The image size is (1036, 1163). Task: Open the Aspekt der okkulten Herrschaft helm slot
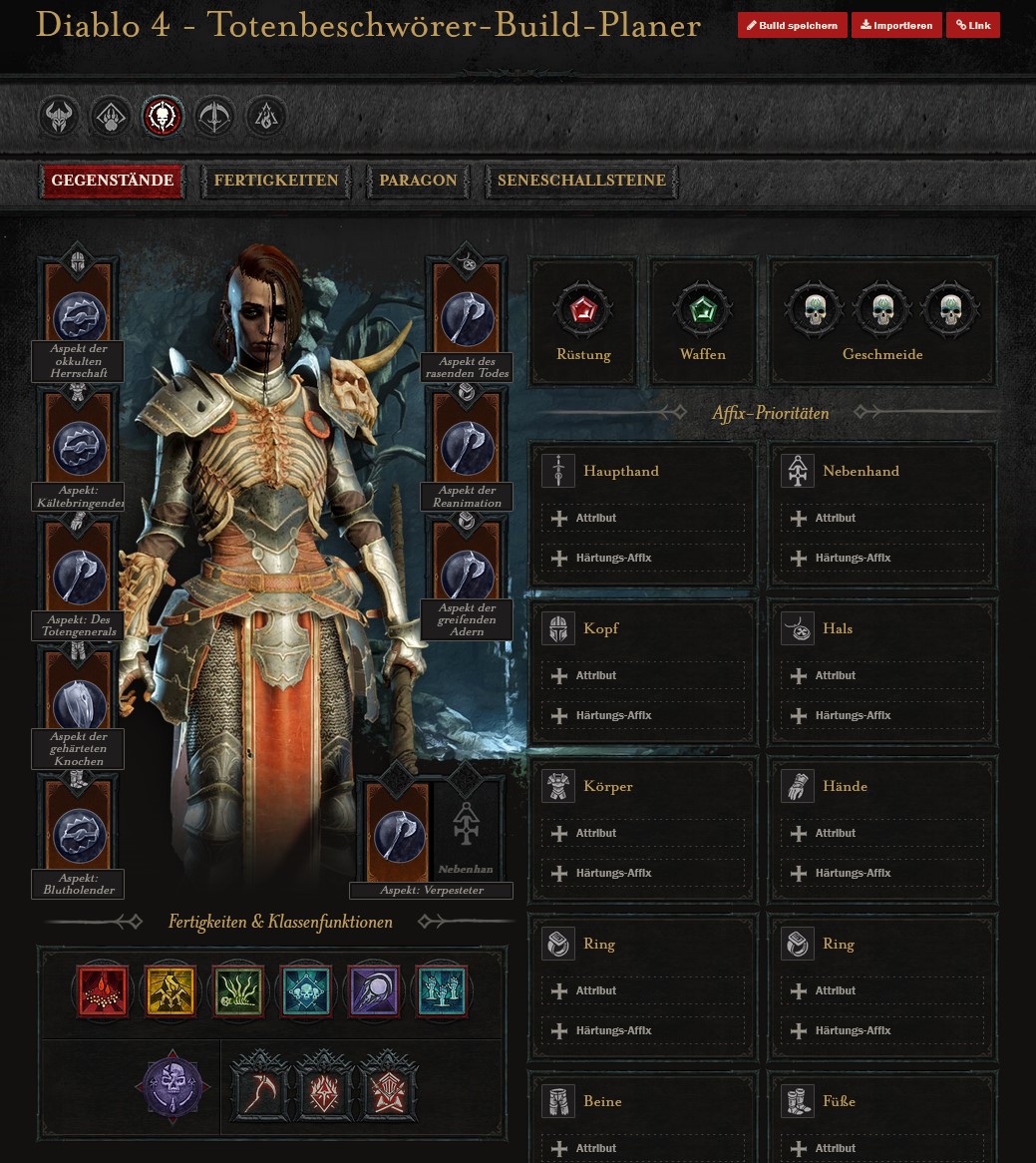click(79, 317)
